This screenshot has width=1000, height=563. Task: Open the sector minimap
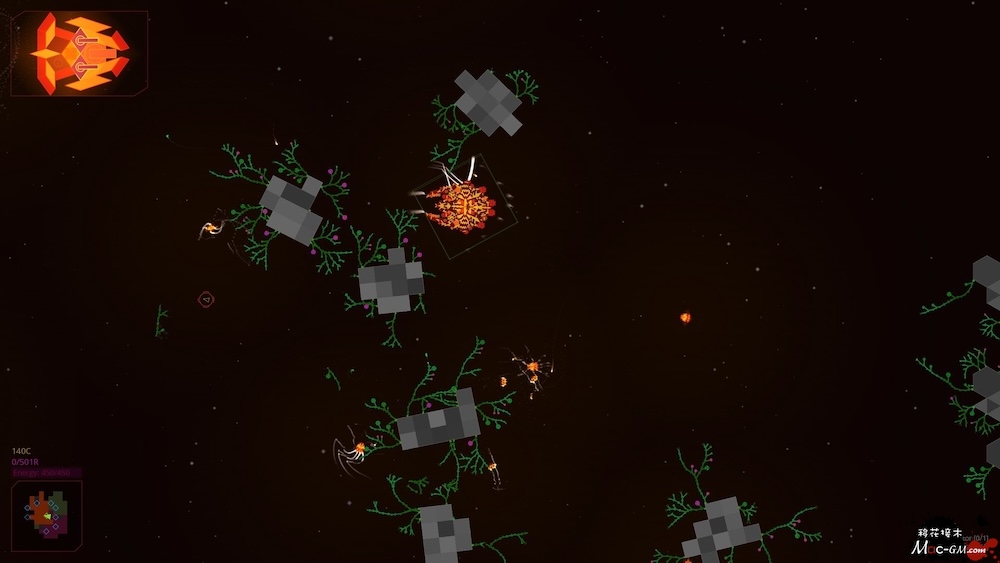click(x=46, y=514)
